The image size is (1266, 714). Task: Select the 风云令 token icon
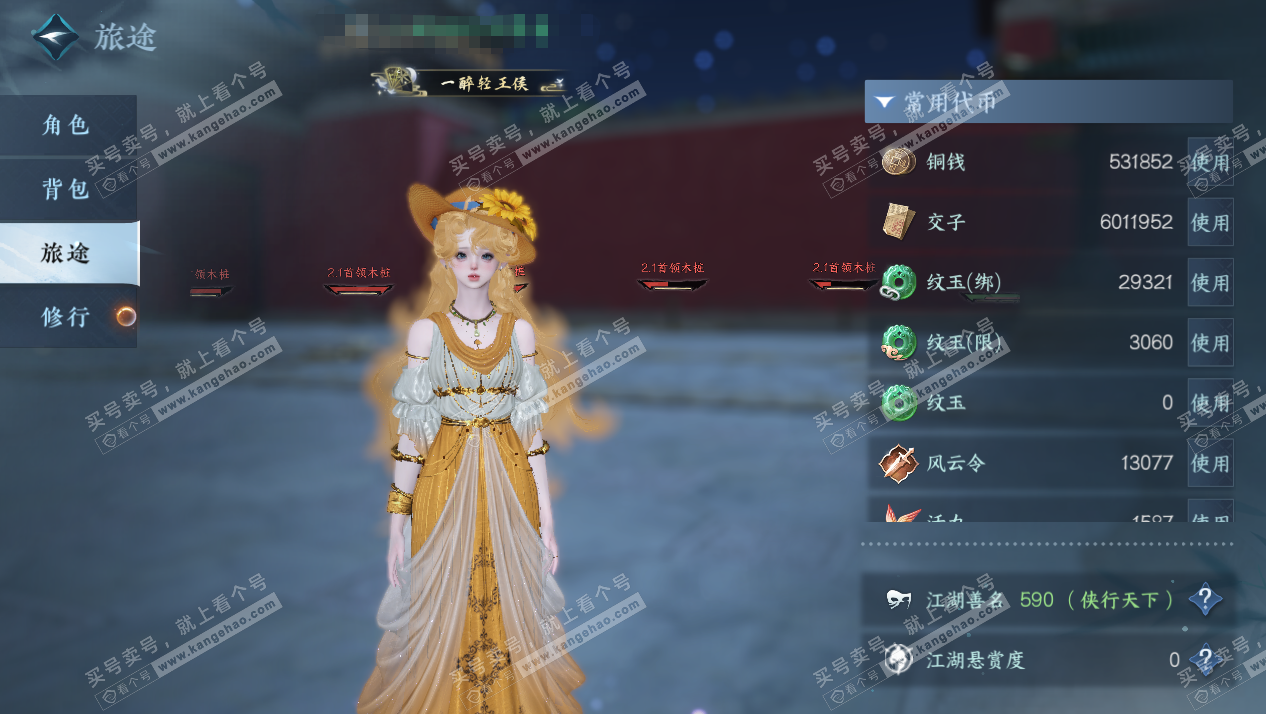point(899,463)
